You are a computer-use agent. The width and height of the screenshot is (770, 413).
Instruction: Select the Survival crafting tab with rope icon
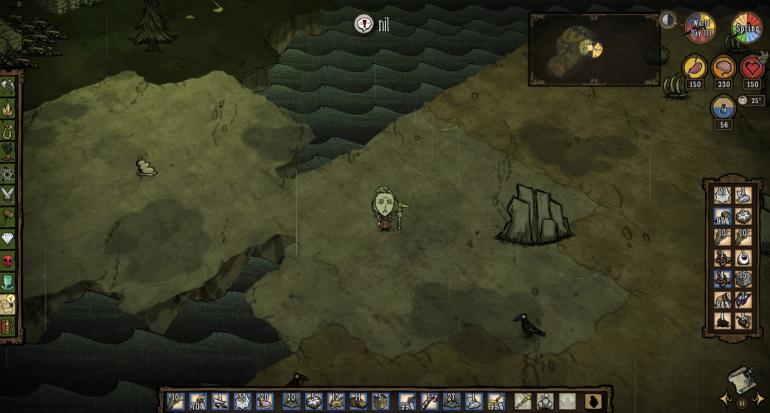pyautogui.click(x=9, y=128)
